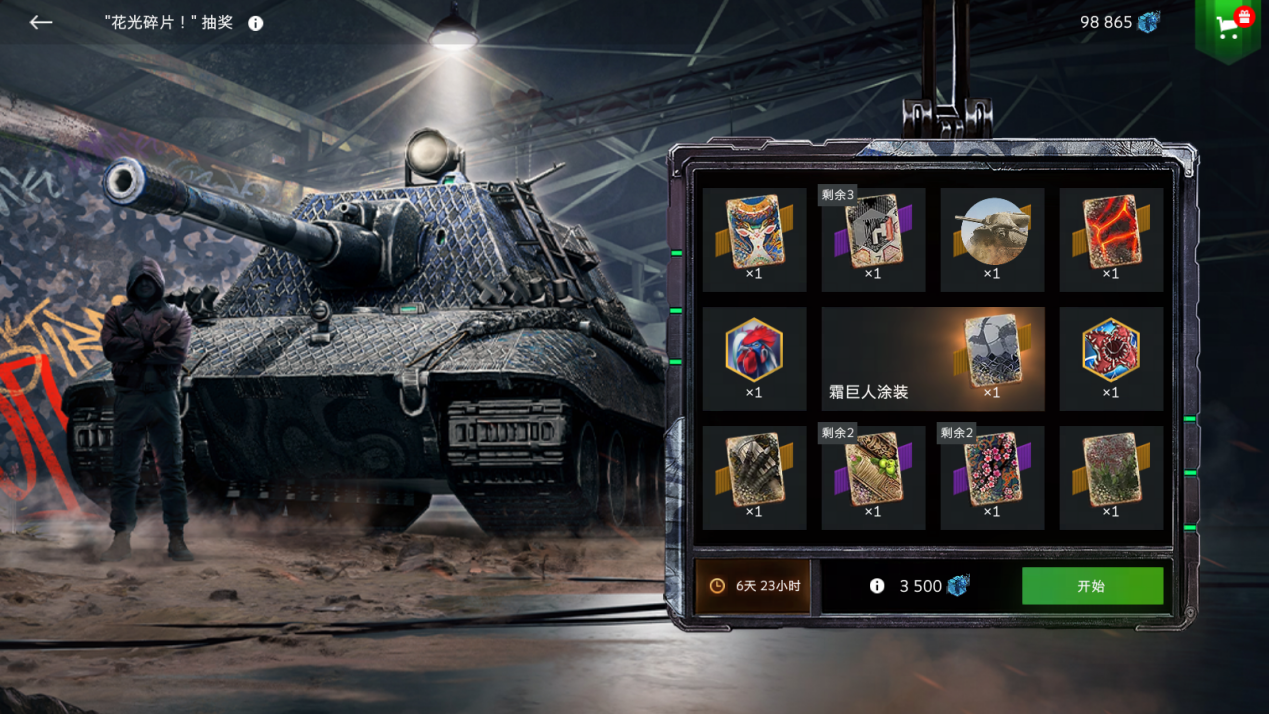Viewport: 1269px width, 714px height.
Task: Go back with the arrow button
Action: coord(41,22)
